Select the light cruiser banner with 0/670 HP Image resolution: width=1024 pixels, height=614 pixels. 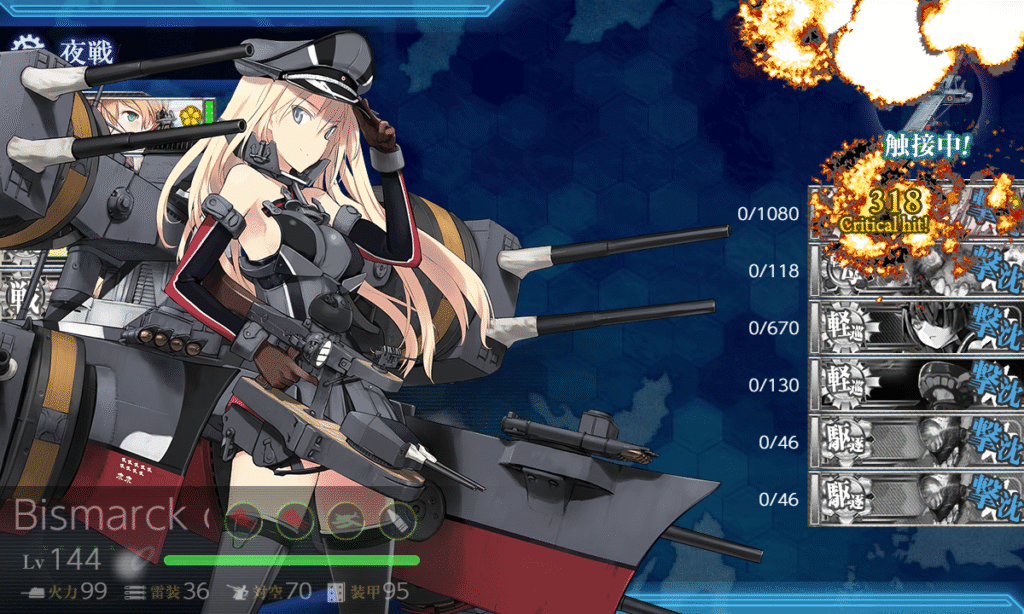(x=915, y=327)
